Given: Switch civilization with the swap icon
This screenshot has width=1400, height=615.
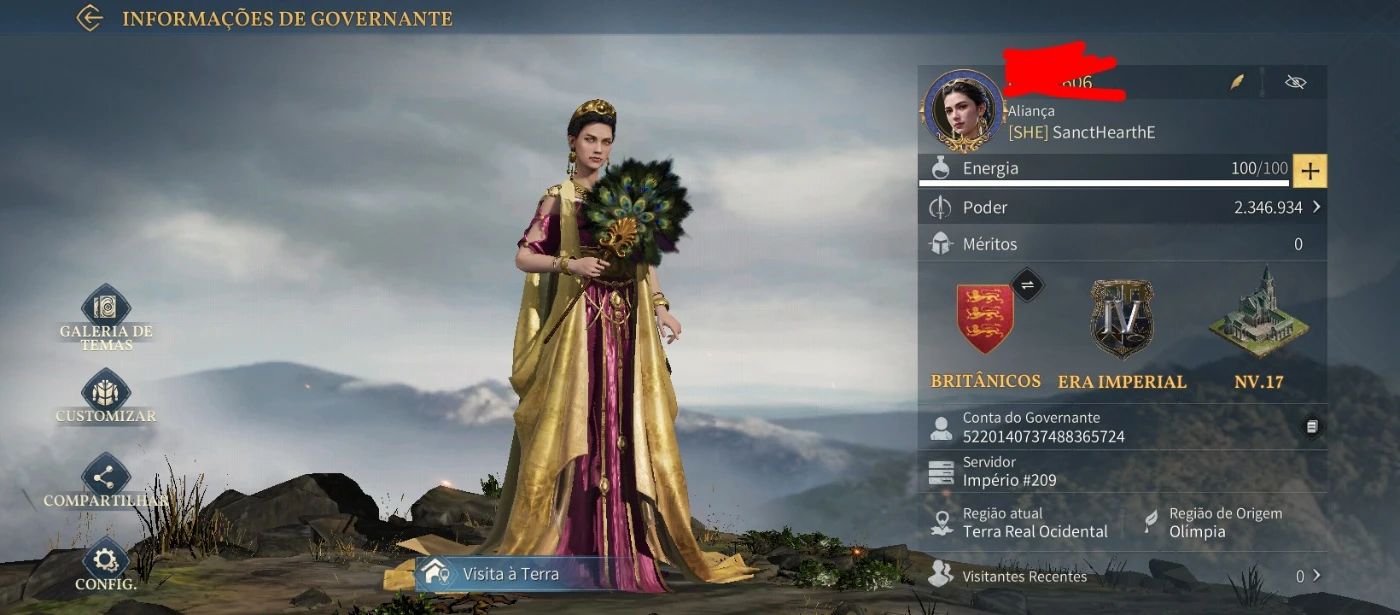Looking at the screenshot, I should pos(1027,285).
